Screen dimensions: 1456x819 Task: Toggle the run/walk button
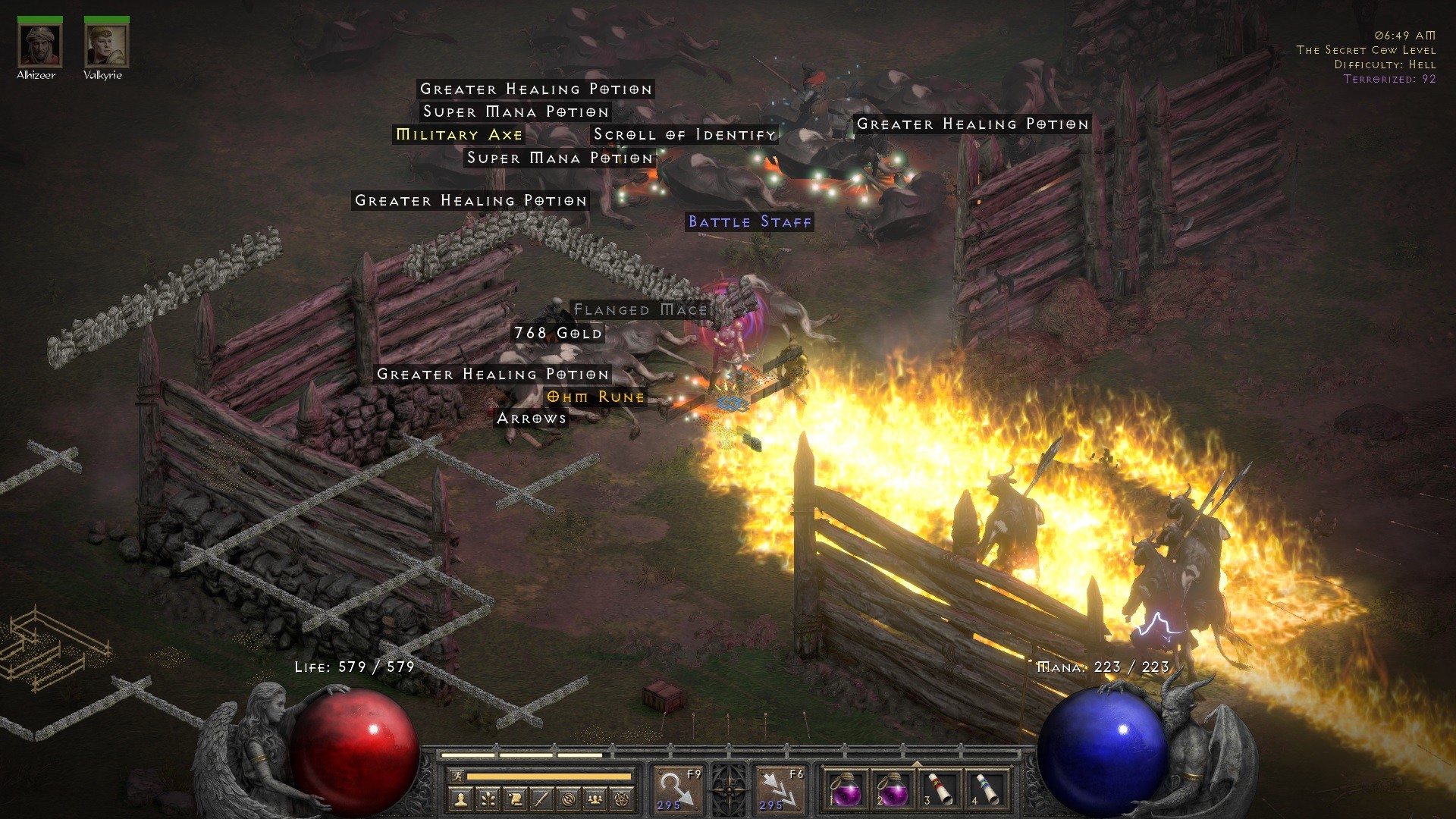(457, 776)
